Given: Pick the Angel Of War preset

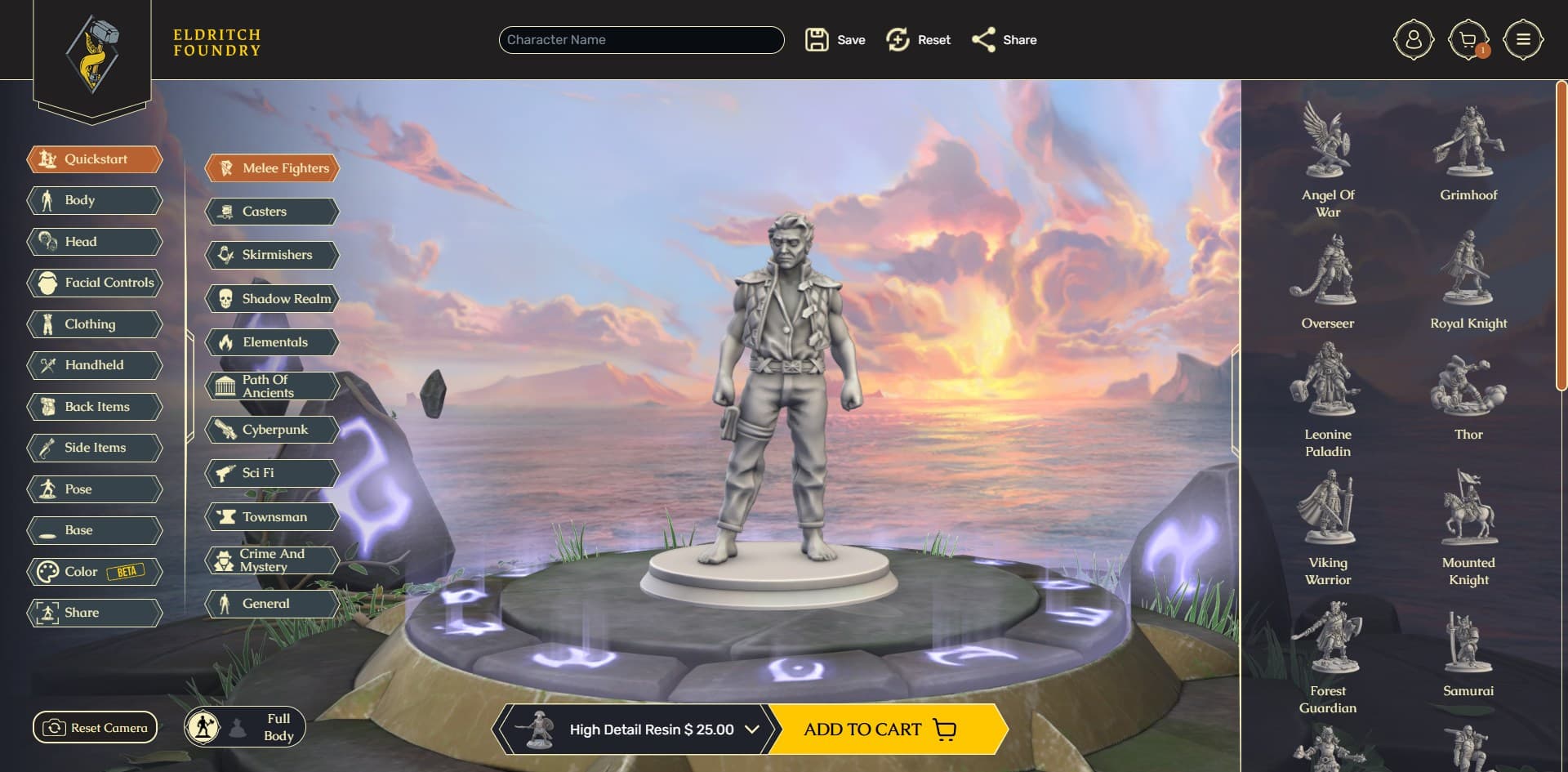Looking at the screenshot, I should [1327, 159].
